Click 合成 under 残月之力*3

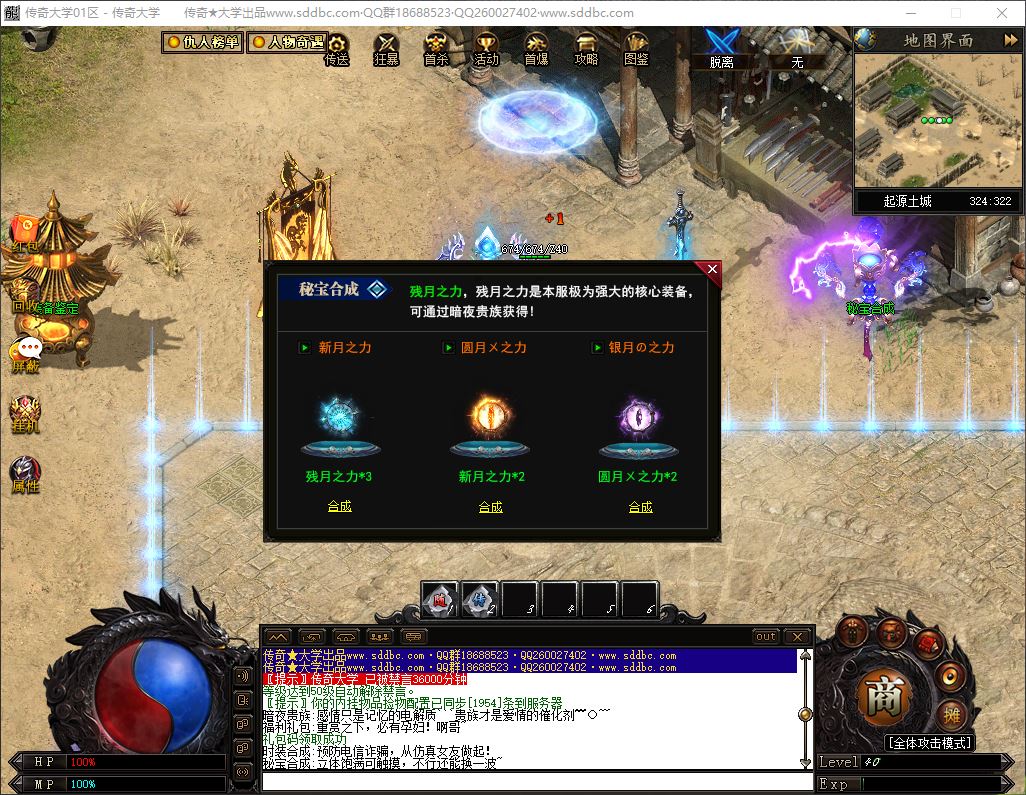340,506
